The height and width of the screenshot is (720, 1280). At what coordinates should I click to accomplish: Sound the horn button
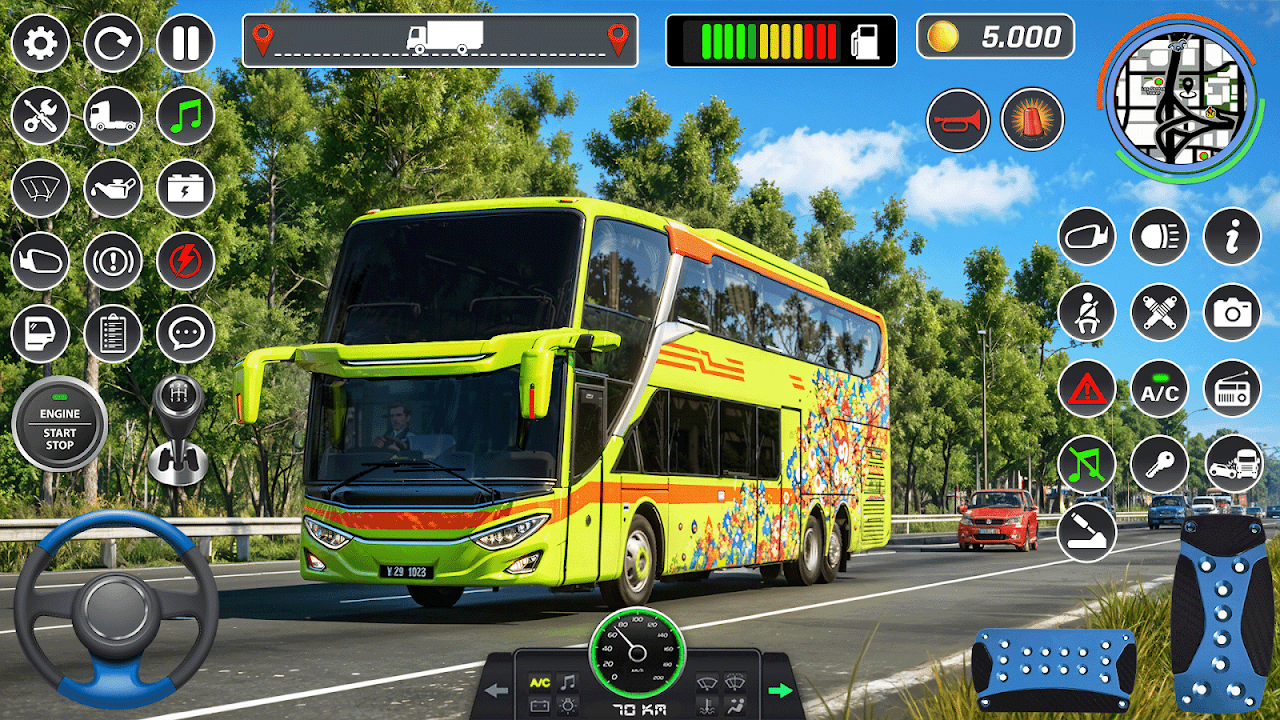tap(957, 120)
